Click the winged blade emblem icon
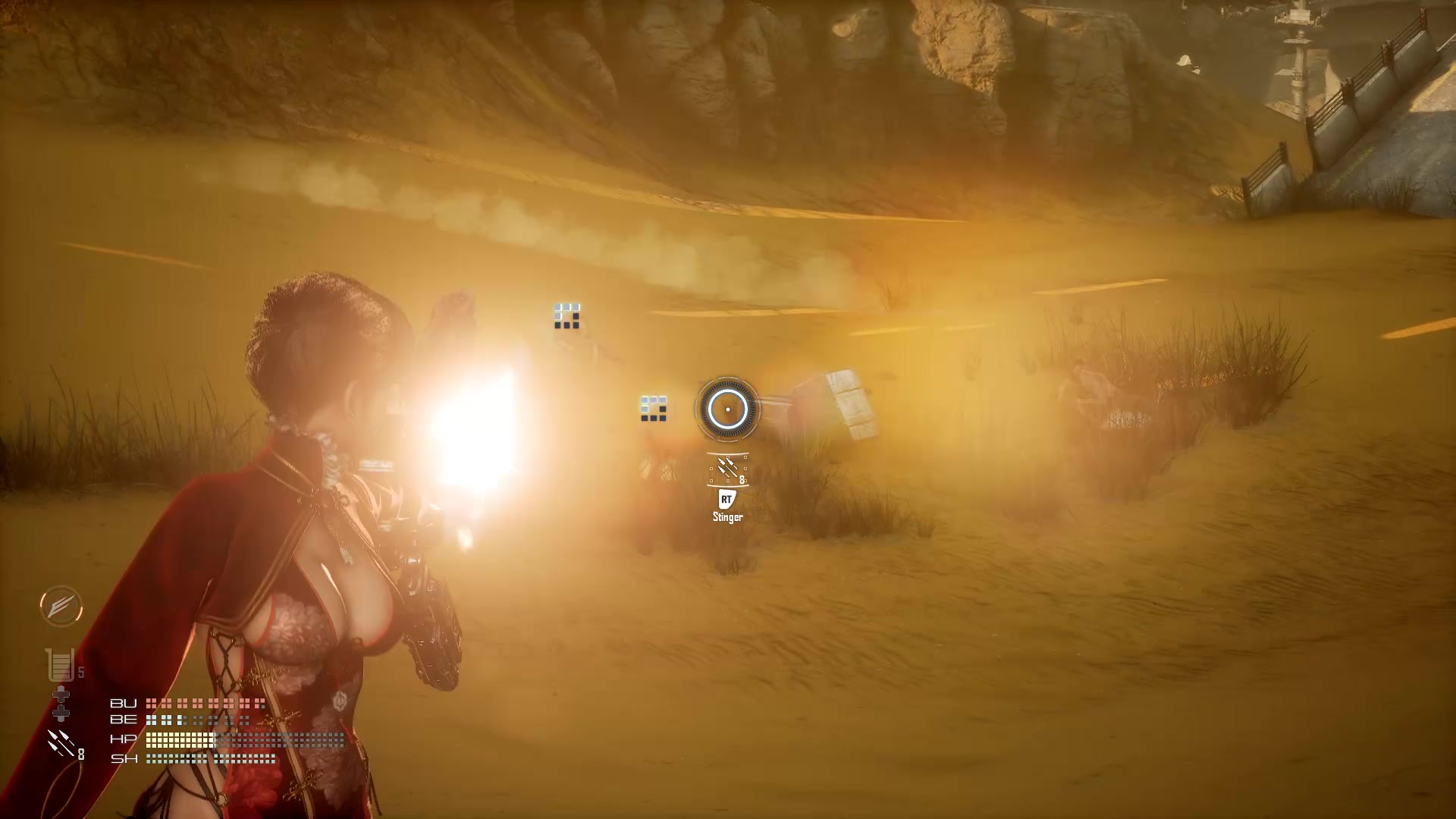 [x=61, y=607]
